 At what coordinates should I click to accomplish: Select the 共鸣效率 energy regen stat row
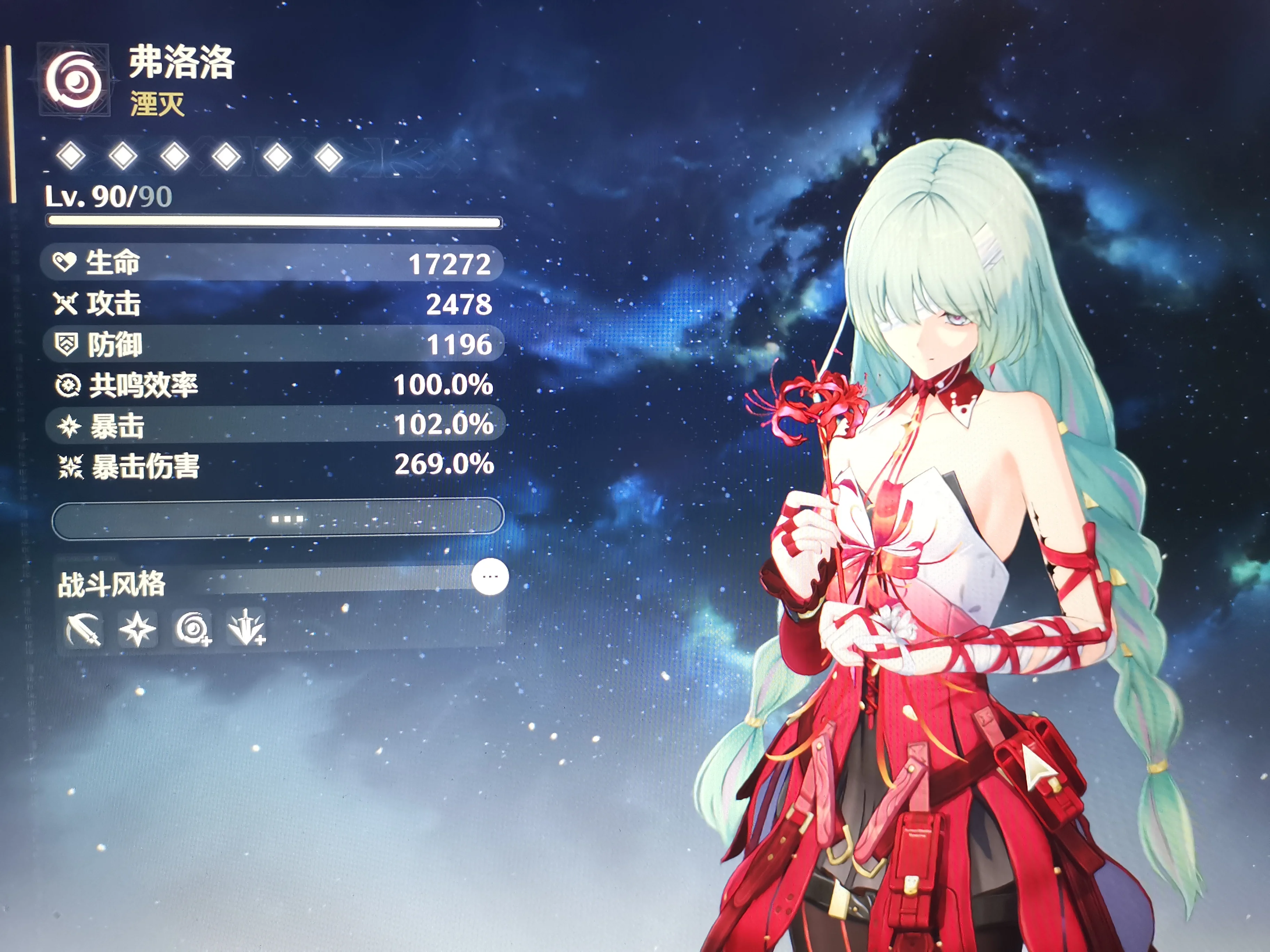[x=273, y=384]
